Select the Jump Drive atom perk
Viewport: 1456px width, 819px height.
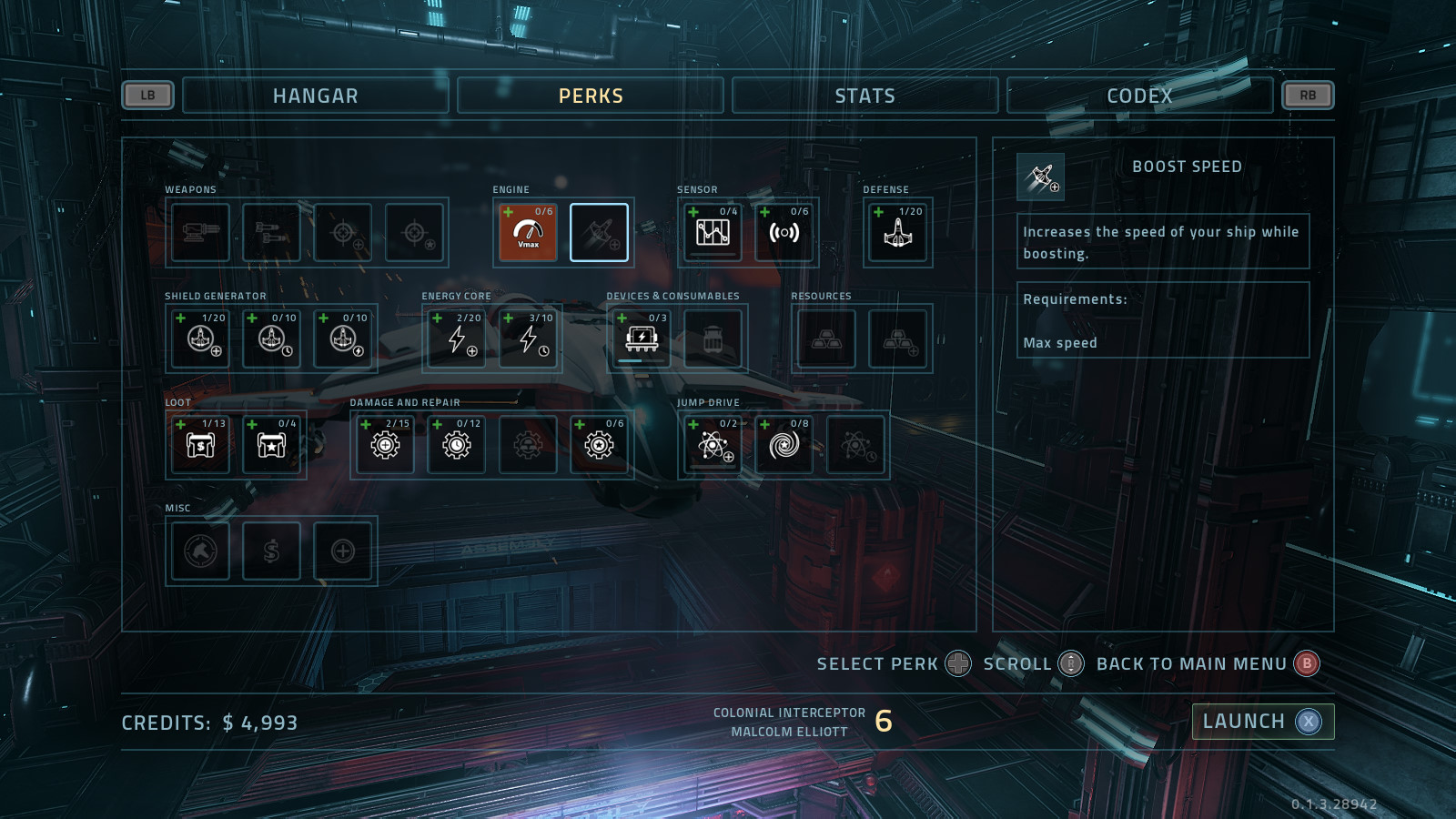pos(713,445)
